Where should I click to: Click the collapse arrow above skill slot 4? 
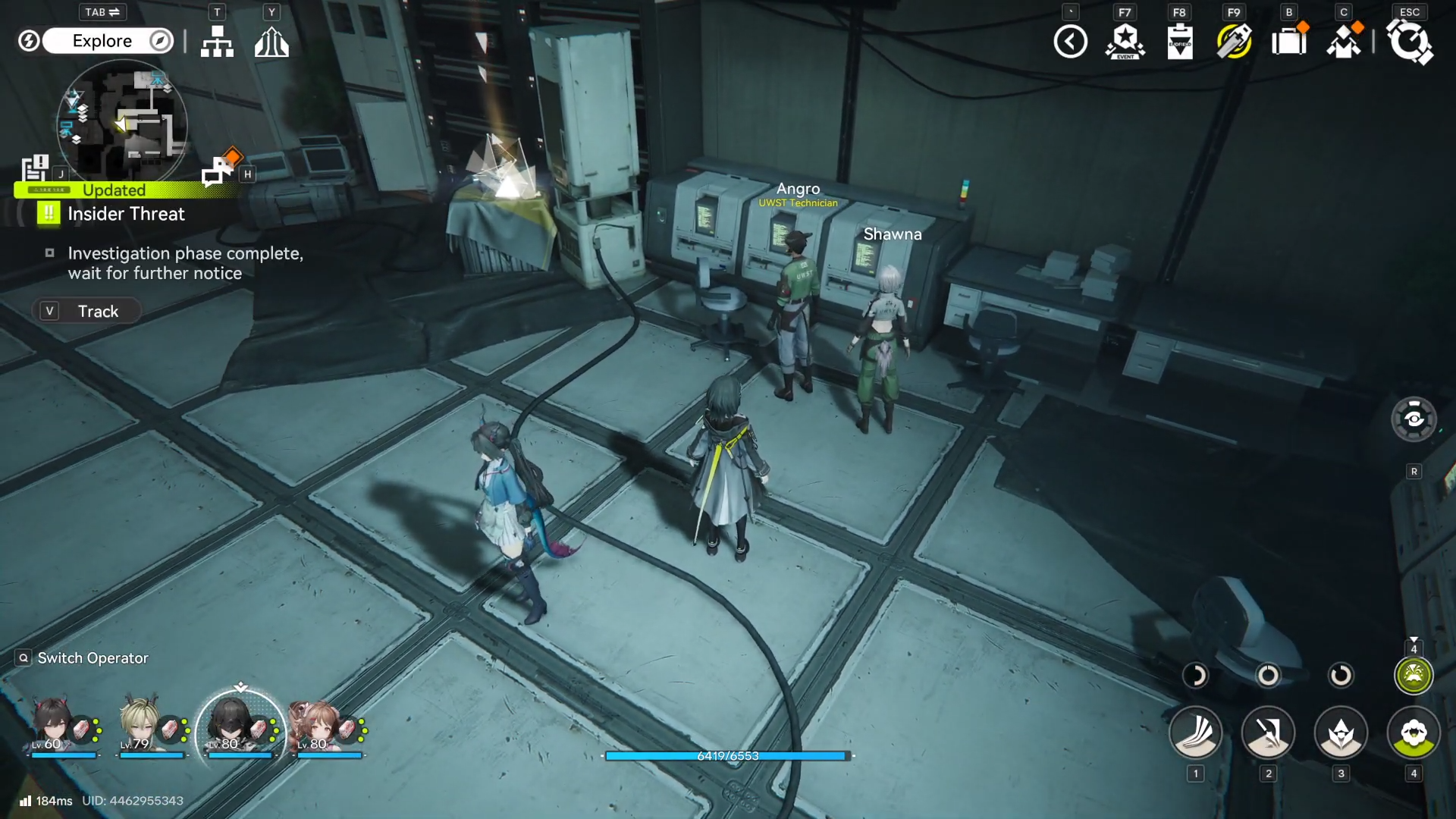1414,639
